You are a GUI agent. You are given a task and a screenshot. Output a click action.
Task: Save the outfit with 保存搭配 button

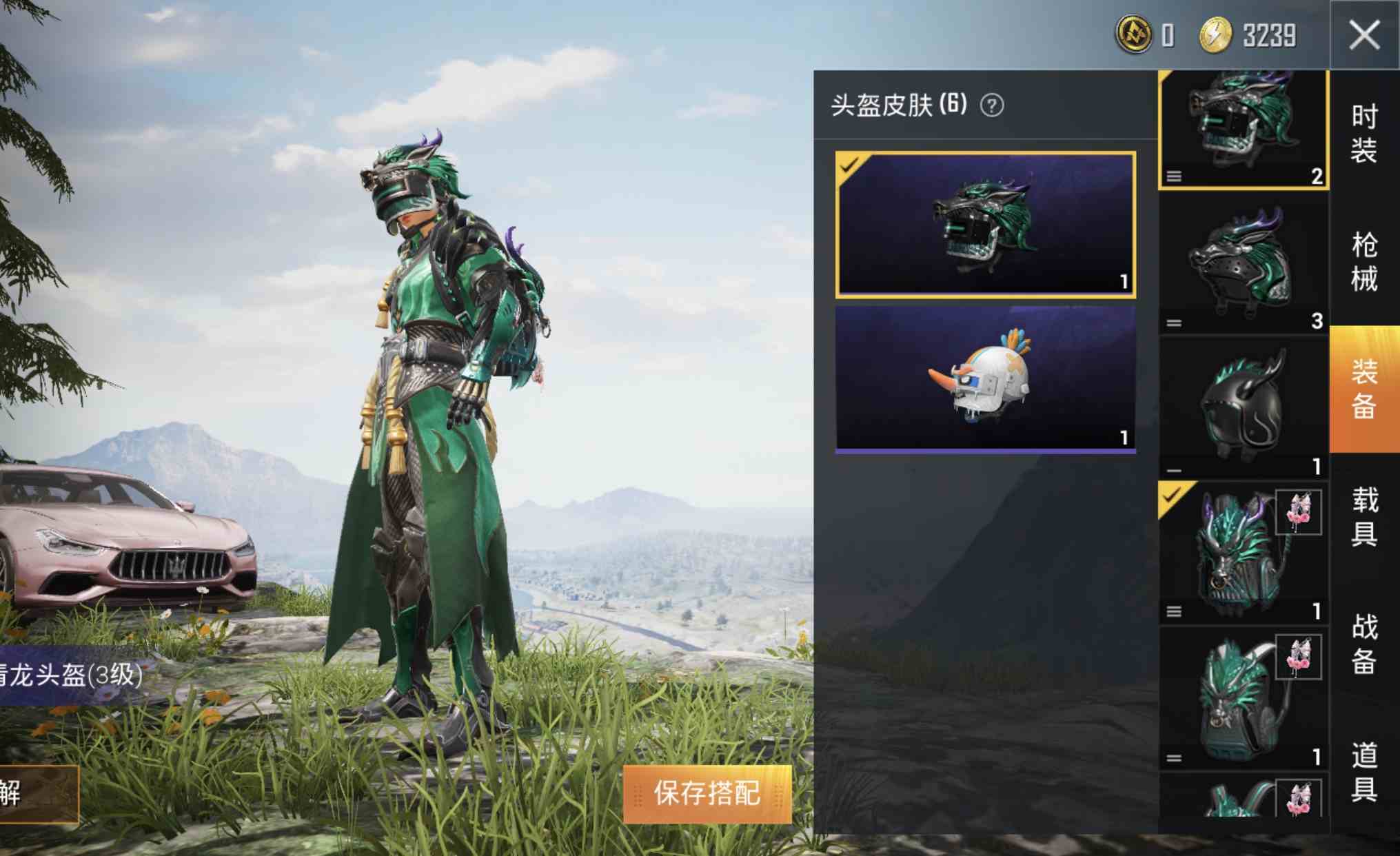pos(707,793)
